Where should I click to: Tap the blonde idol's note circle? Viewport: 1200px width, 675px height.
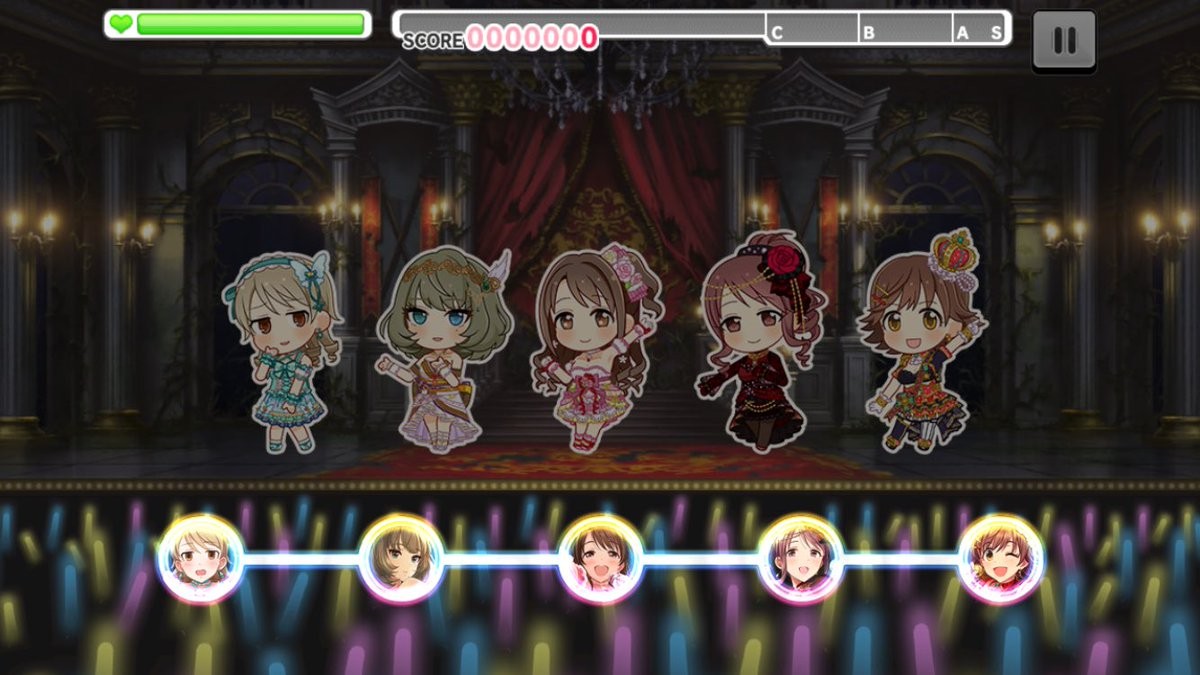point(200,559)
